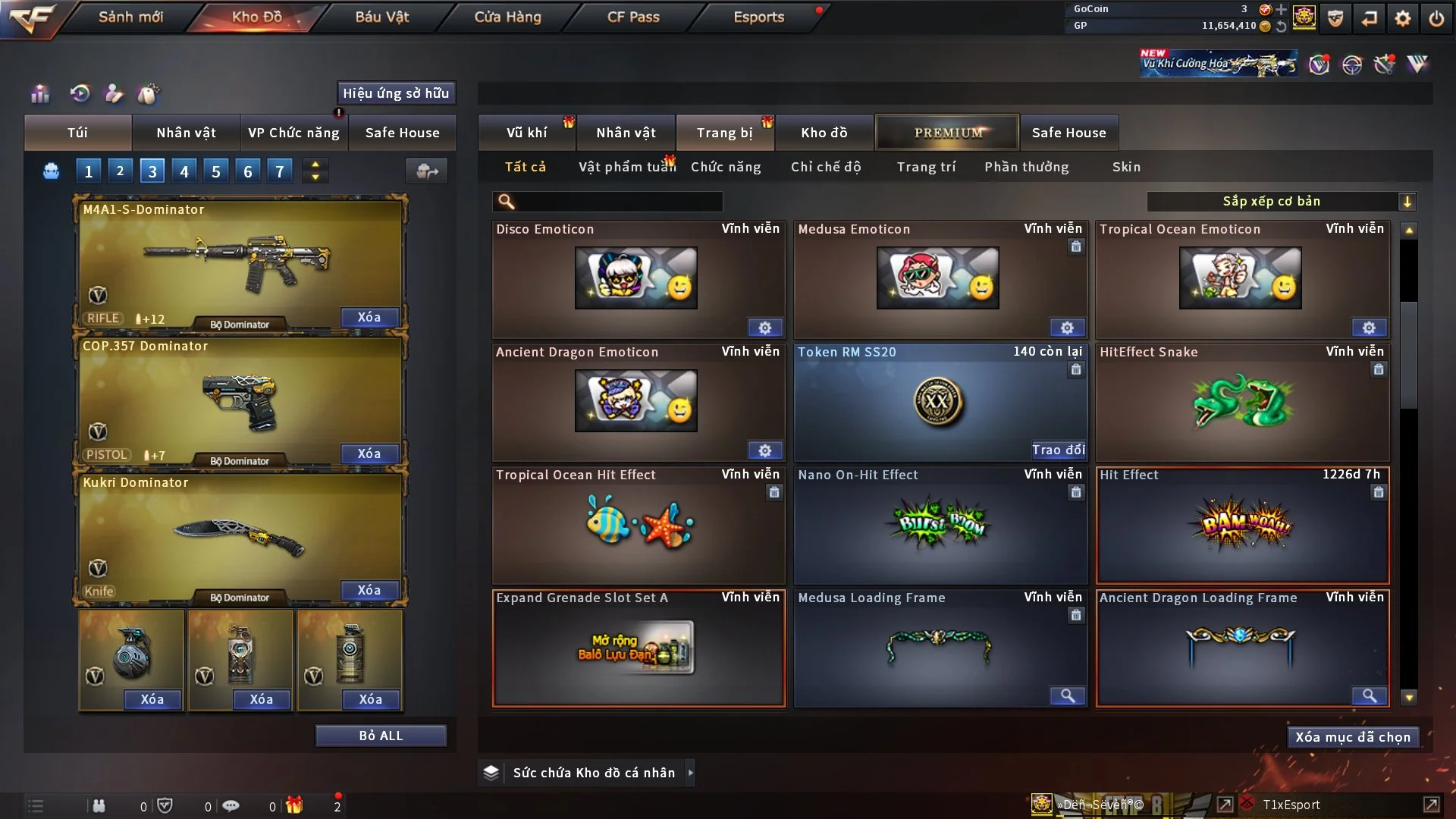This screenshot has height=819, width=1456.
Task: Exchange the Token RM SS20 via Trao đổi
Action: pyautogui.click(x=1058, y=450)
